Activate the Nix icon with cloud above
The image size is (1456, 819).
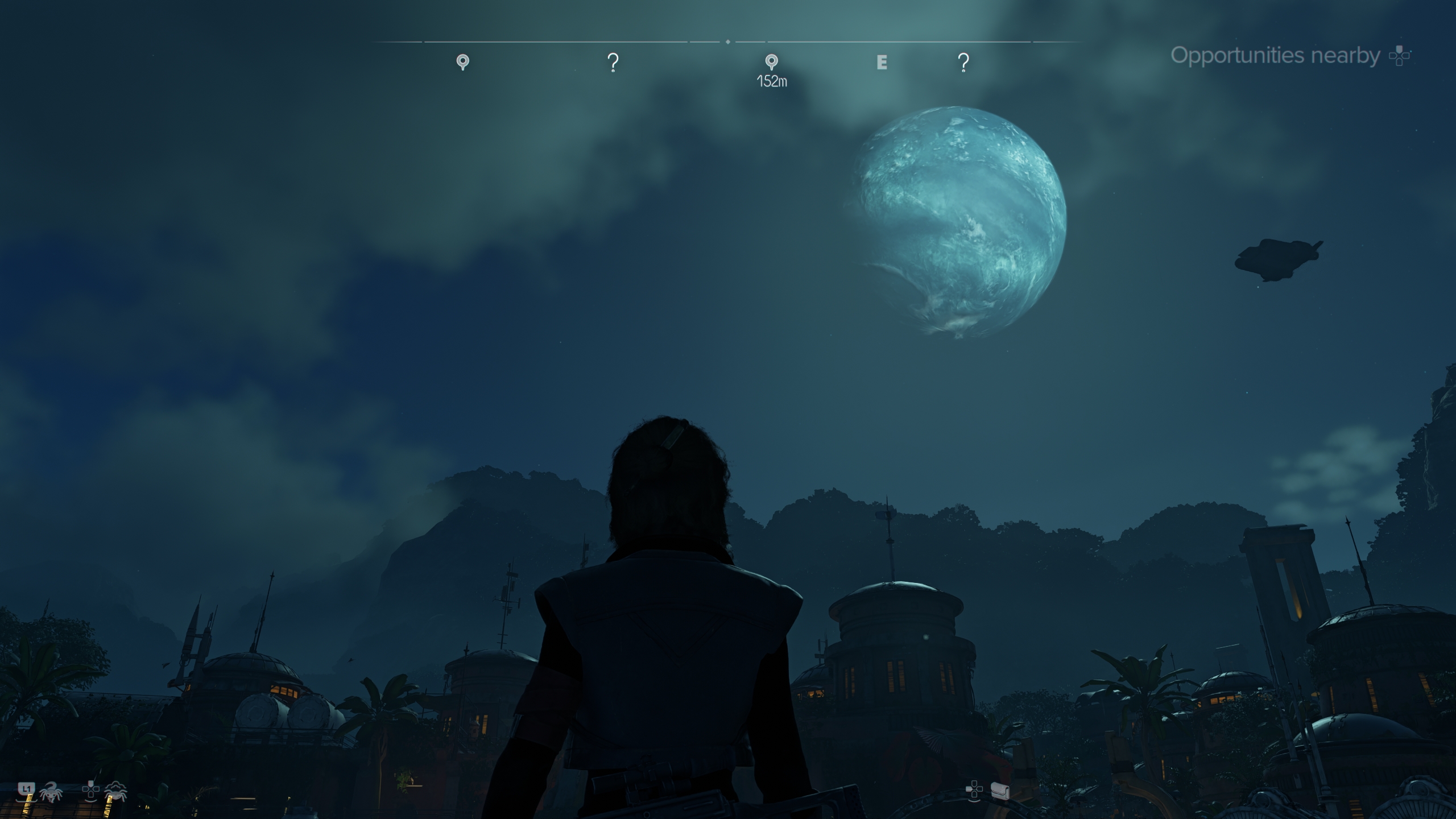point(115,791)
